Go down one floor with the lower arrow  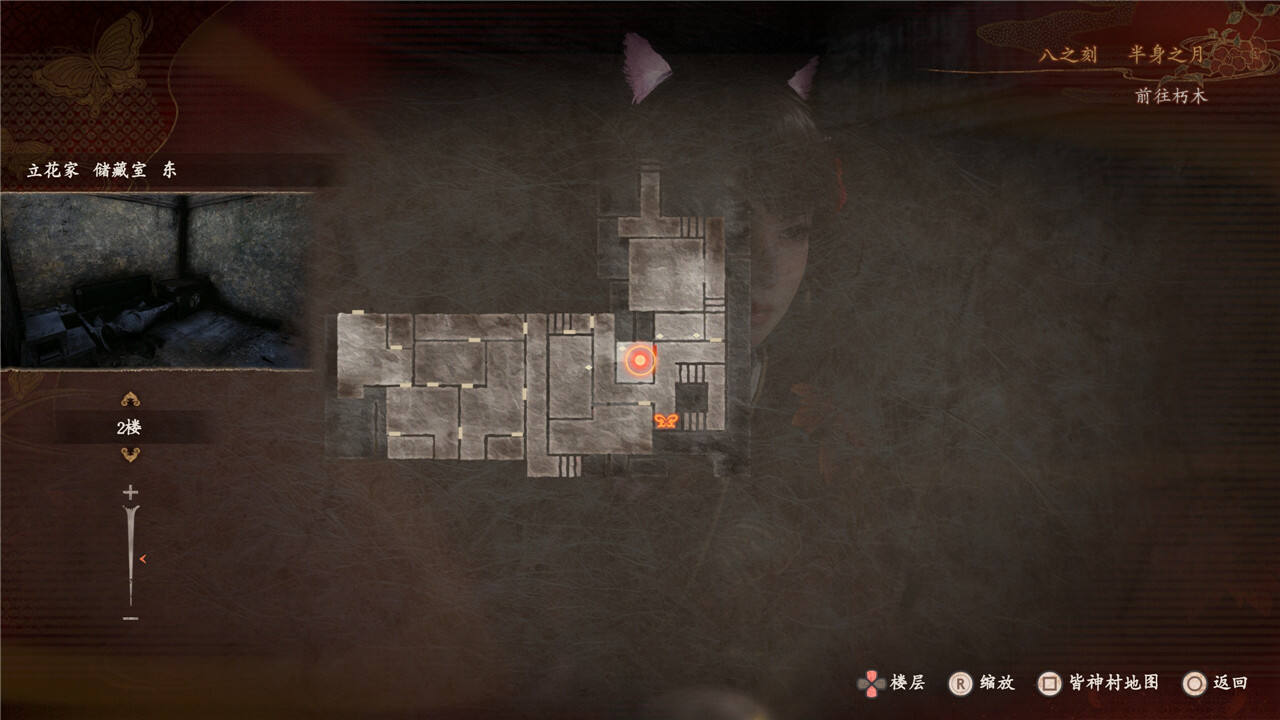coord(130,455)
